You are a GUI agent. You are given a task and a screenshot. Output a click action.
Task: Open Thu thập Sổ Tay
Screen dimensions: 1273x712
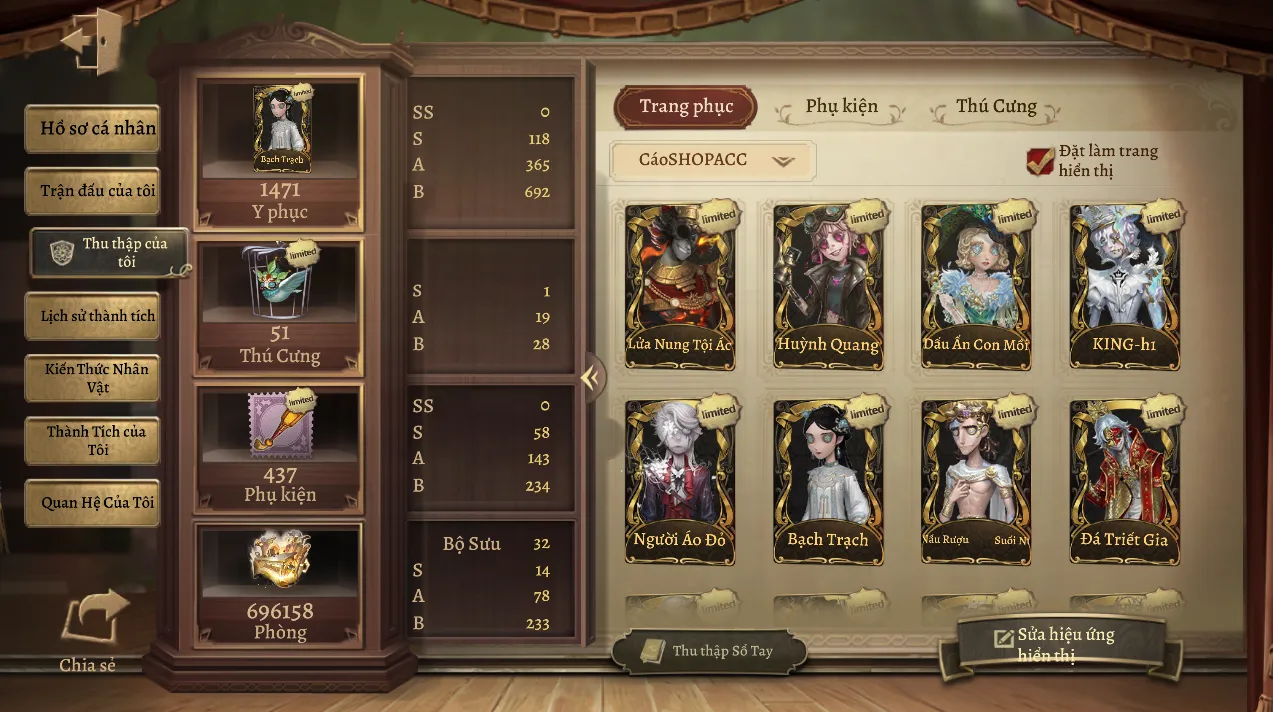click(708, 651)
